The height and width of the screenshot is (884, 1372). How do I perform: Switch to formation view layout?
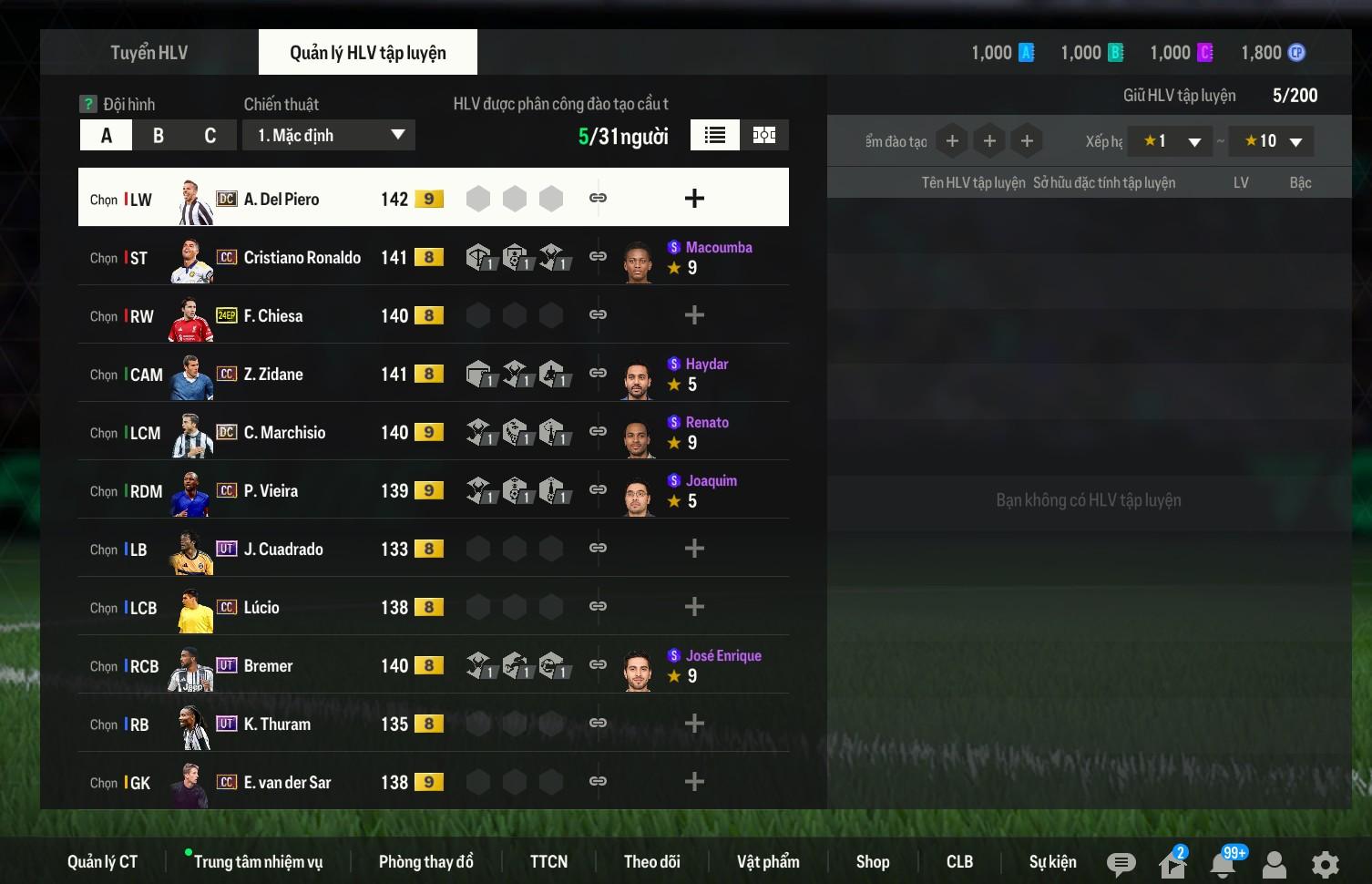763,136
